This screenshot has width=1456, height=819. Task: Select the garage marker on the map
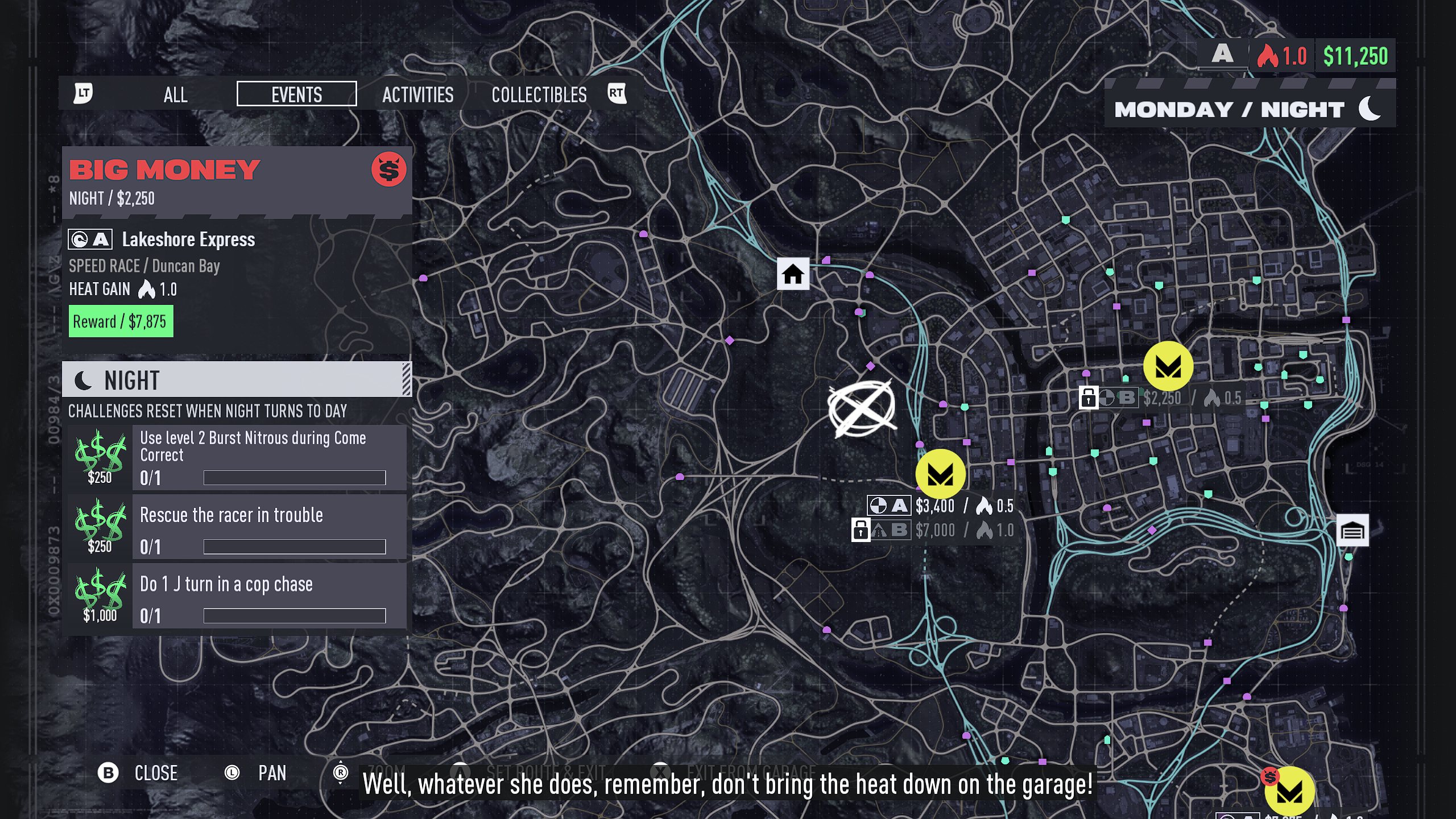point(1352,531)
